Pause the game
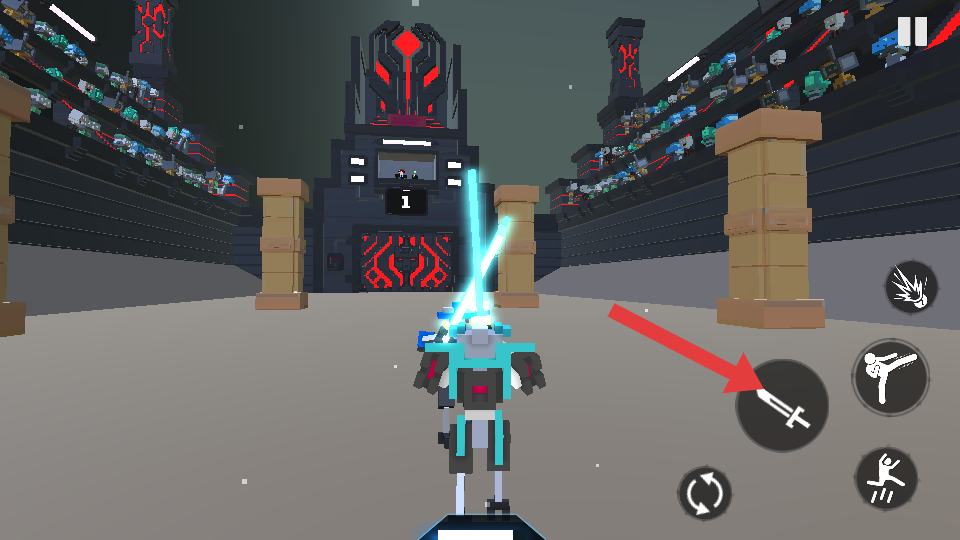 coord(912,32)
